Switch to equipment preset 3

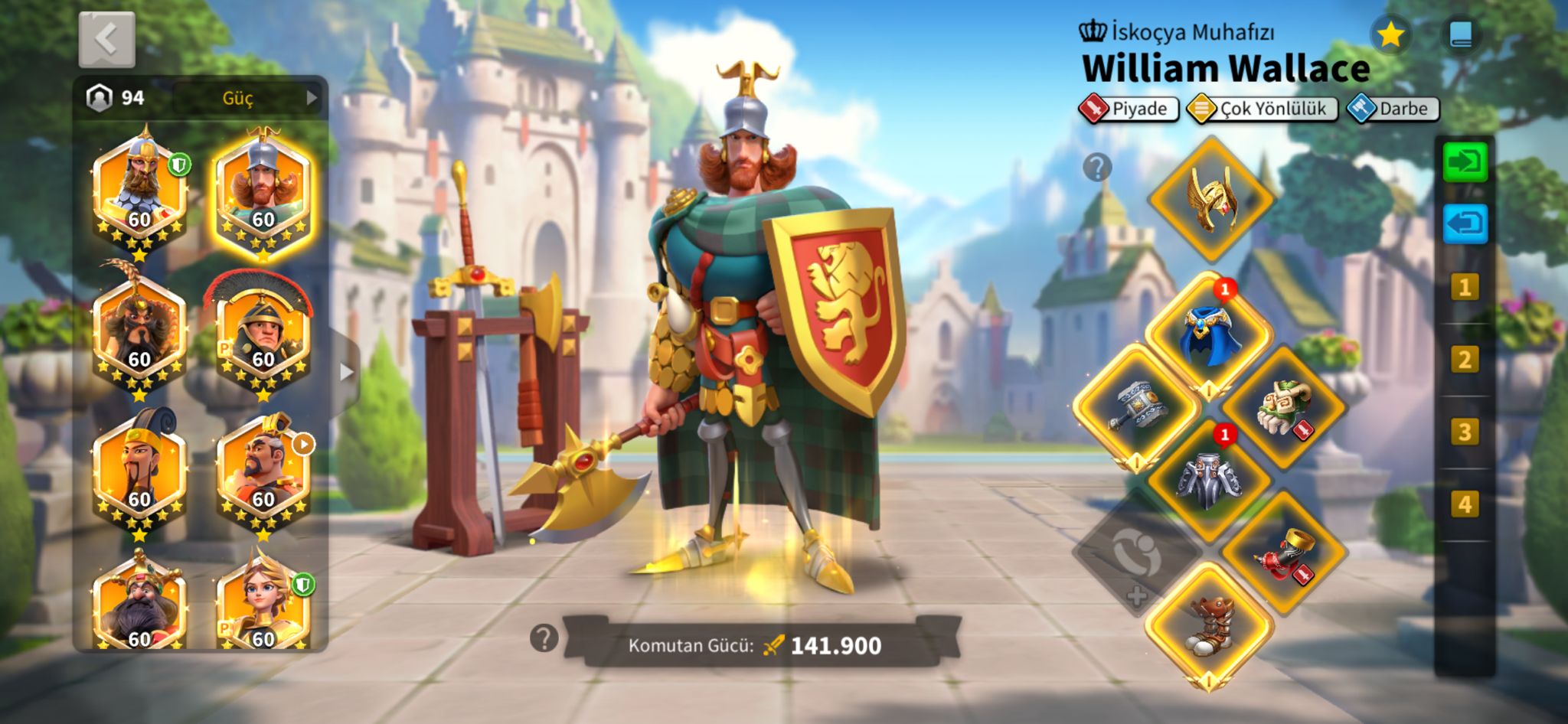click(1465, 432)
